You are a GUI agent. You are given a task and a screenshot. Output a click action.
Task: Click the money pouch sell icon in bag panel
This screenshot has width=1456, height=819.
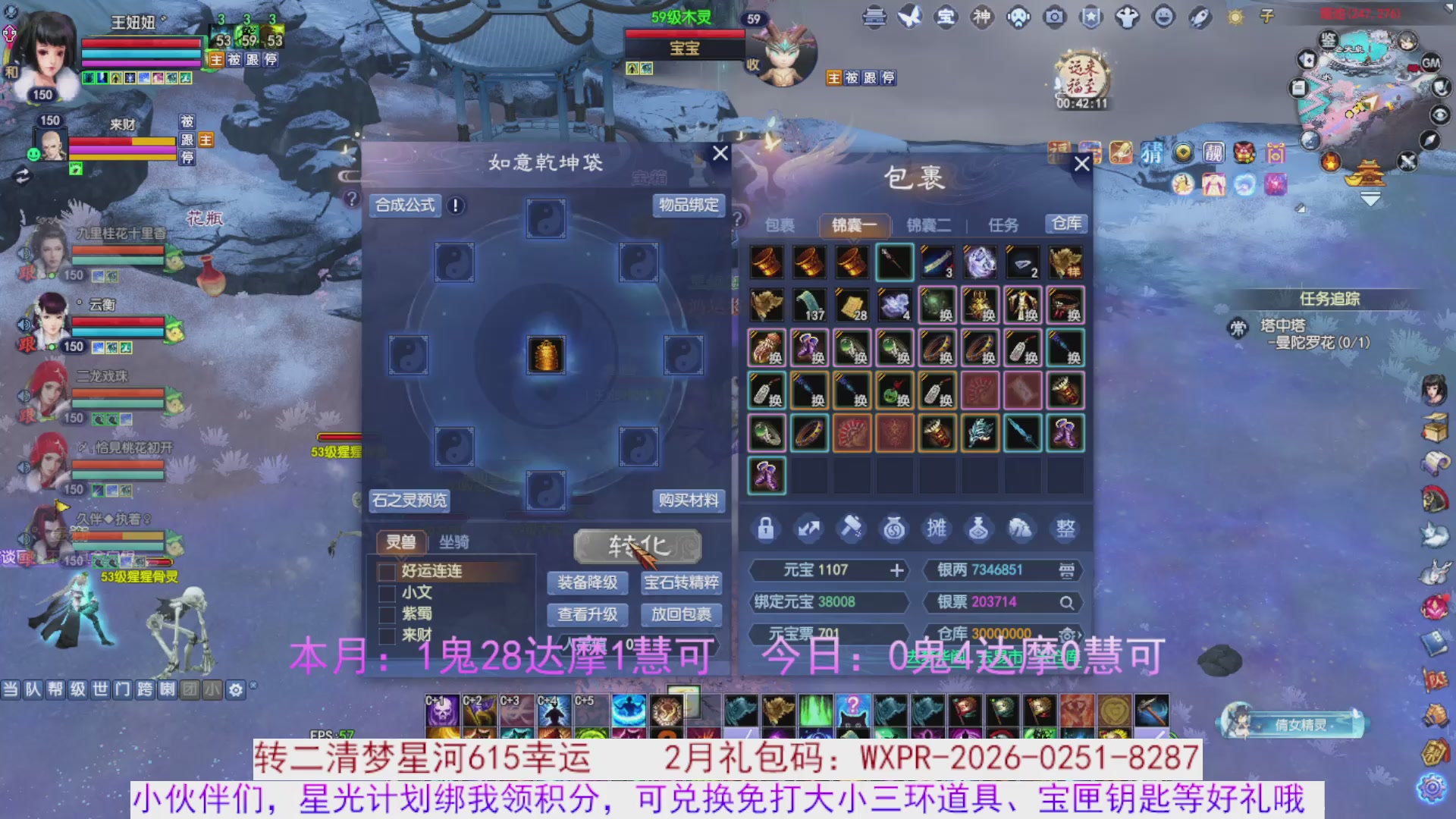894,529
